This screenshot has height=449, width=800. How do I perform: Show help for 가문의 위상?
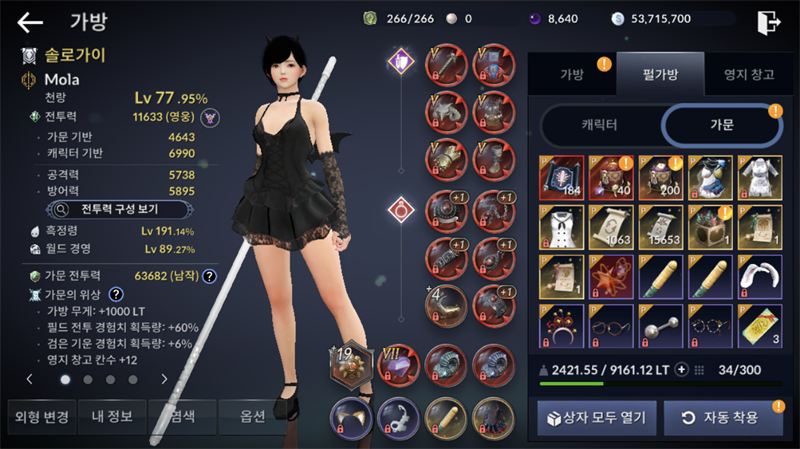click(116, 294)
